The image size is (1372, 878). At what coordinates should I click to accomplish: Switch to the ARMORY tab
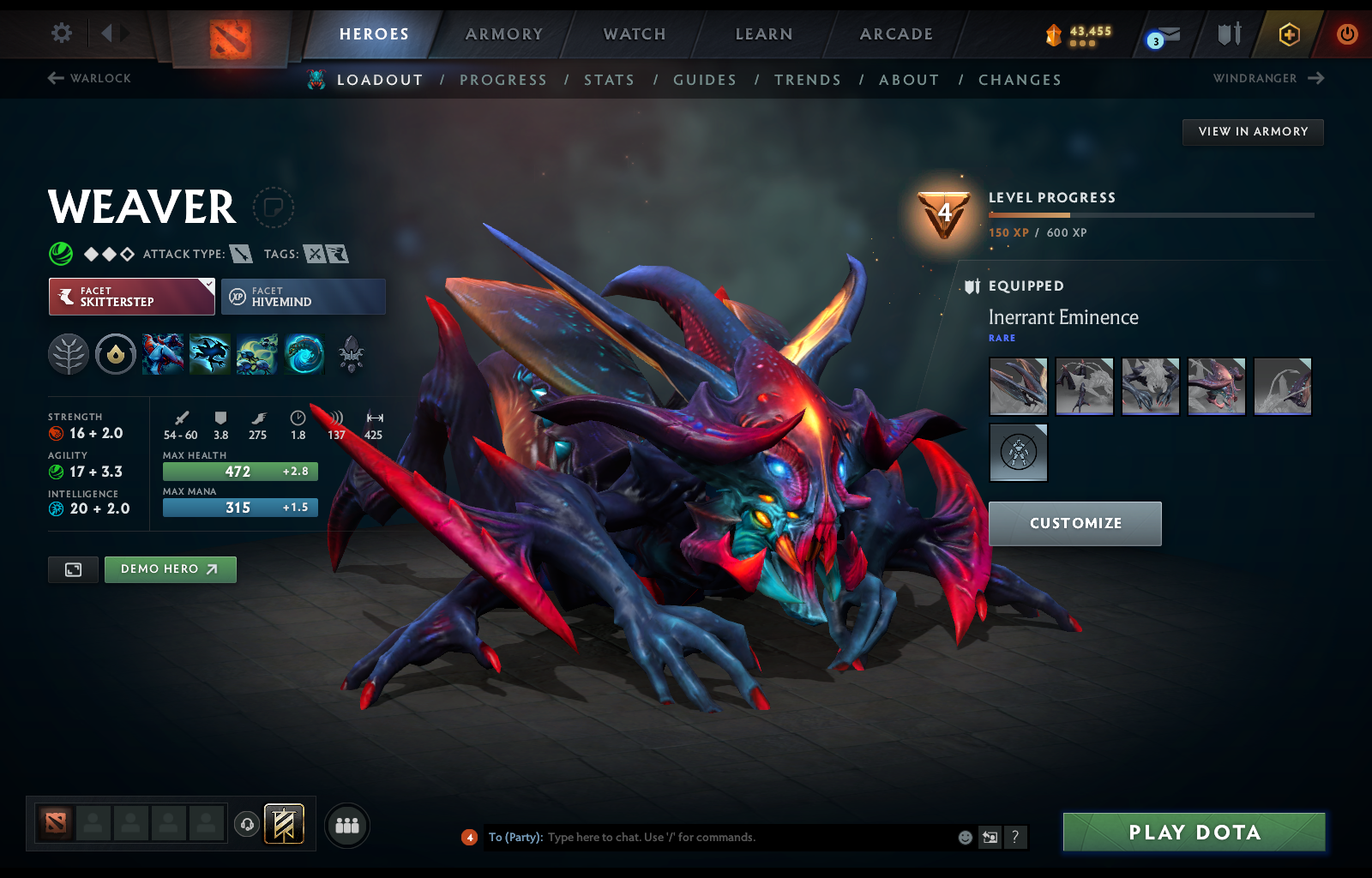coord(503,34)
